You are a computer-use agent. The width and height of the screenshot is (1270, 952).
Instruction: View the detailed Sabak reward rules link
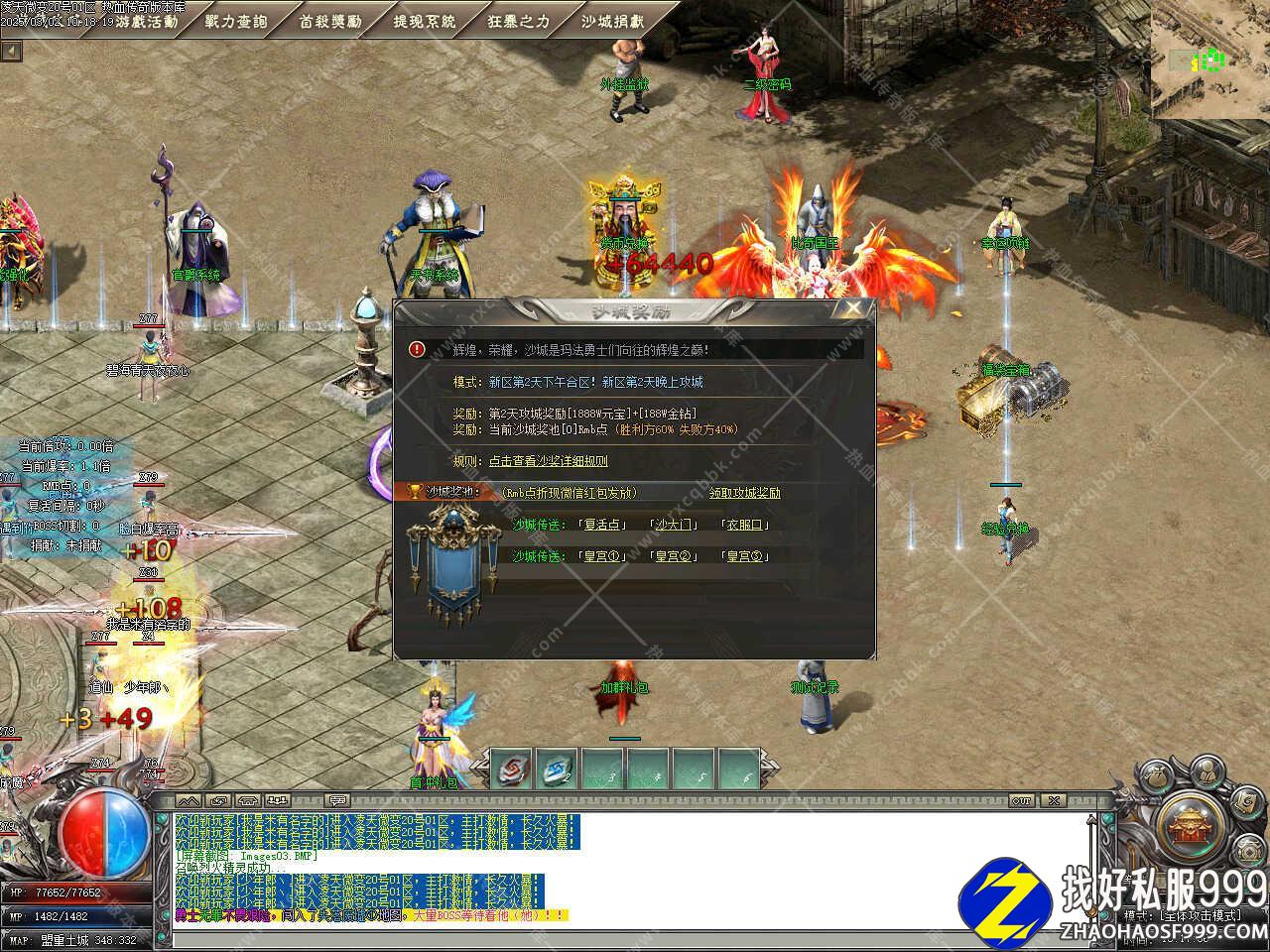[548, 461]
